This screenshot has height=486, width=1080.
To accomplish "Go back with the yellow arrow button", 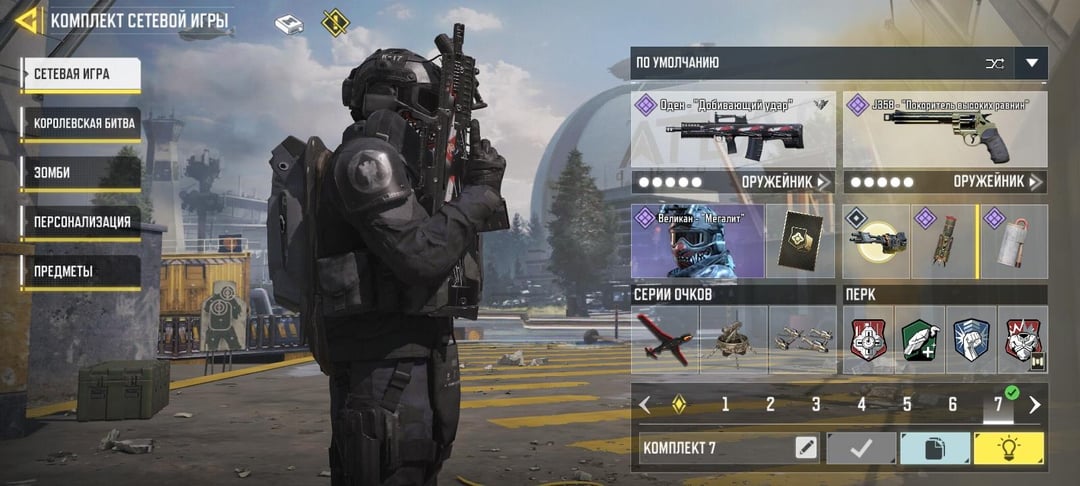I will pyautogui.click(x=27, y=20).
